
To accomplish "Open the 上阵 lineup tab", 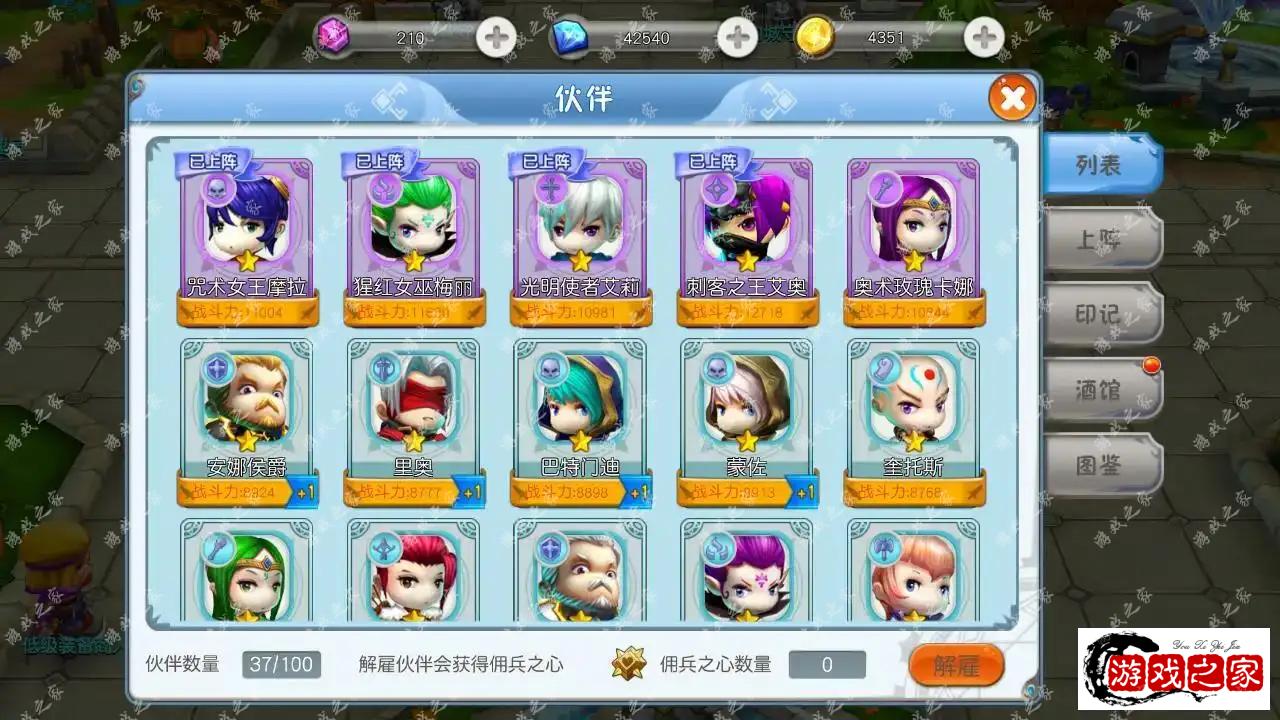I will [1100, 240].
